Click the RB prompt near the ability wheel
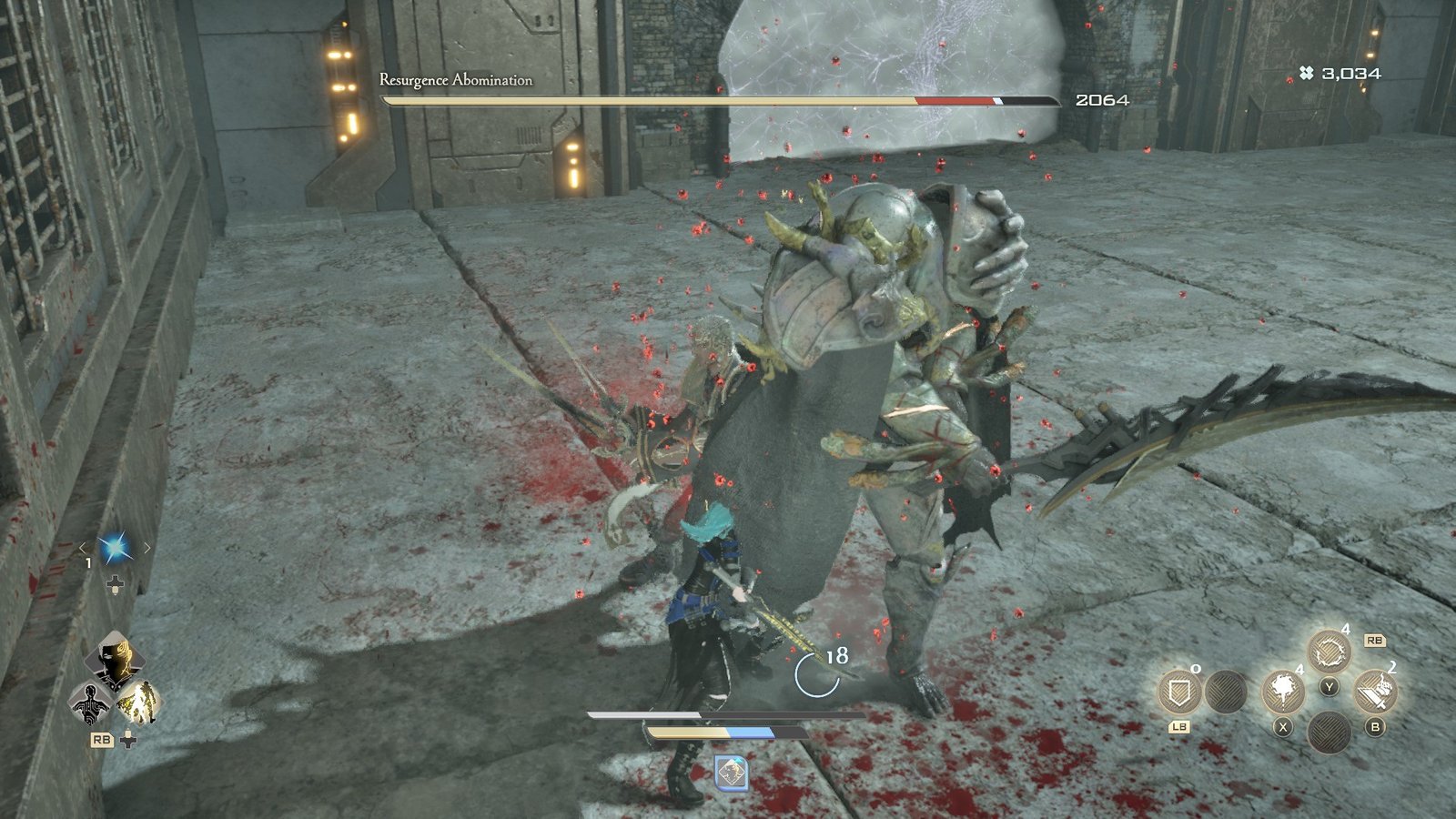 pyautogui.click(x=1376, y=641)
